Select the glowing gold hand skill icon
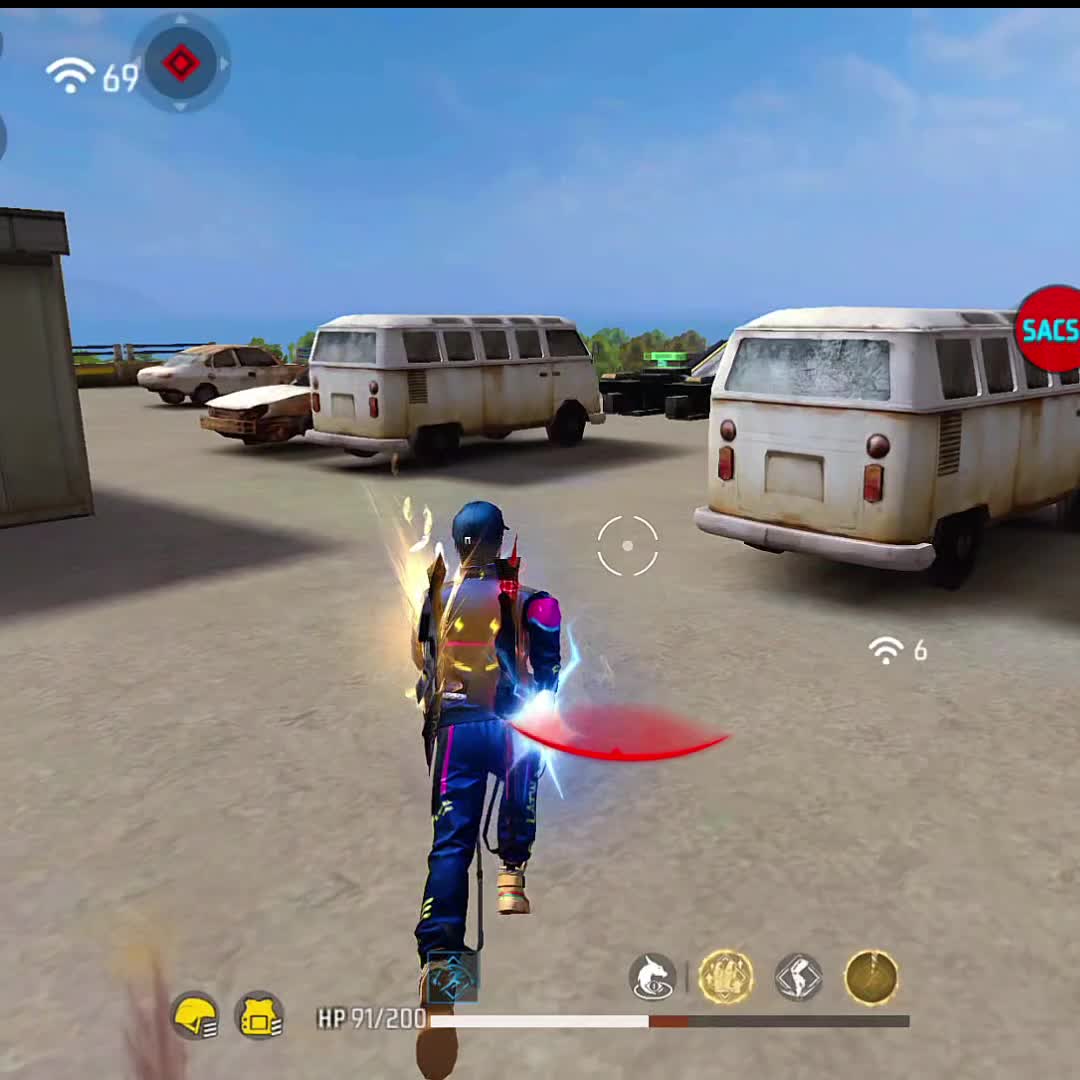Image resolution: width=1080 pixels, height=1080 pixels. (725, 976)
